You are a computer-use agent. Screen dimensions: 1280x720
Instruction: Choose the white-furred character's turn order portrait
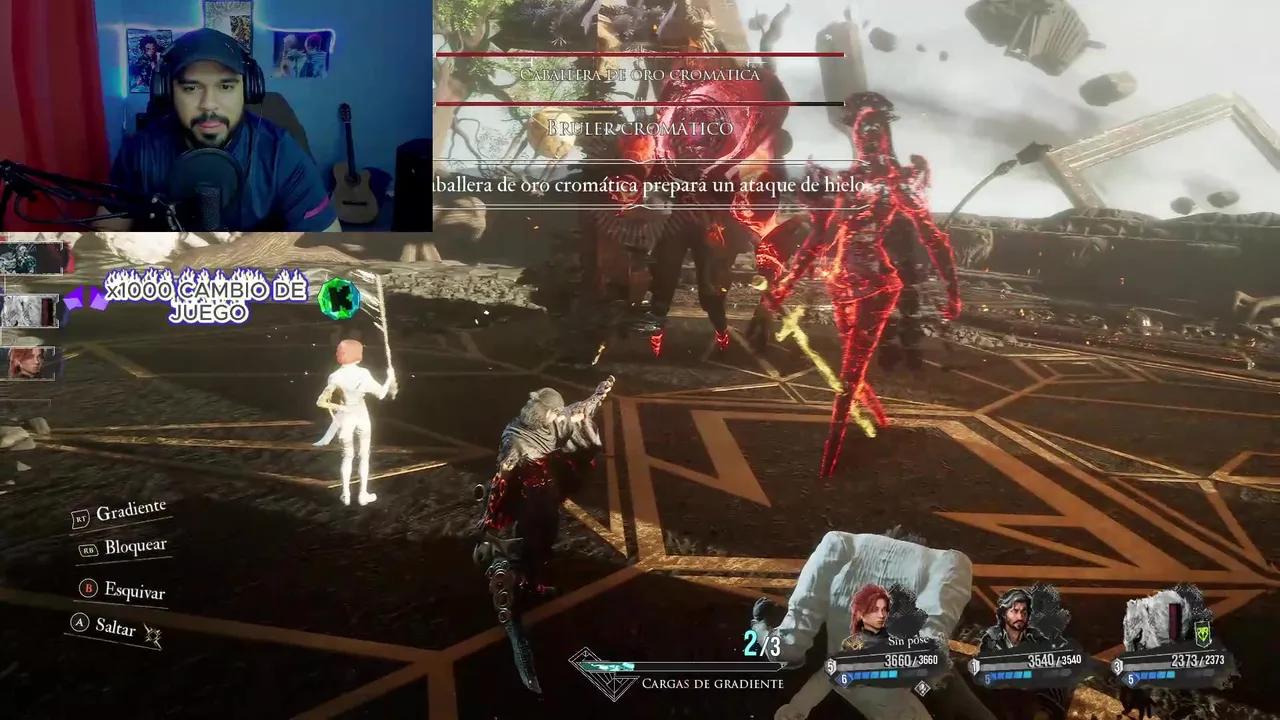29,311
